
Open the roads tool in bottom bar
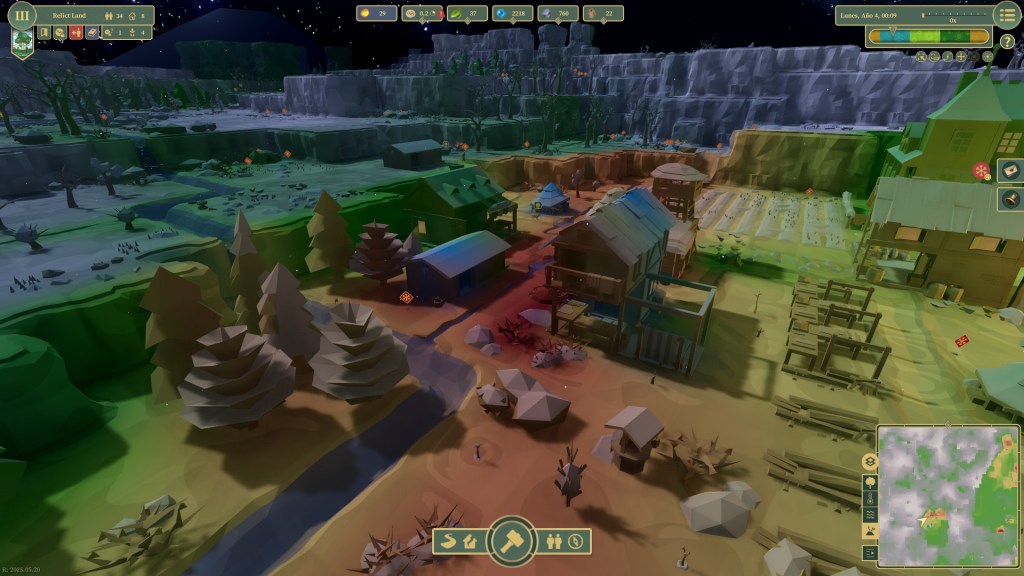pos(450,542)
